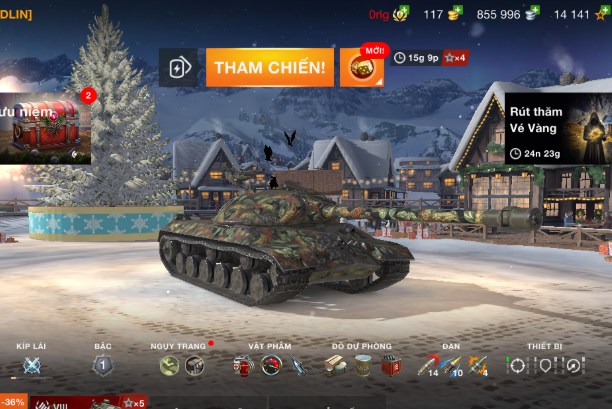This screenshot has height=409, width=612.
Task: Add more silver credits
Action: (x=532, y=14)
